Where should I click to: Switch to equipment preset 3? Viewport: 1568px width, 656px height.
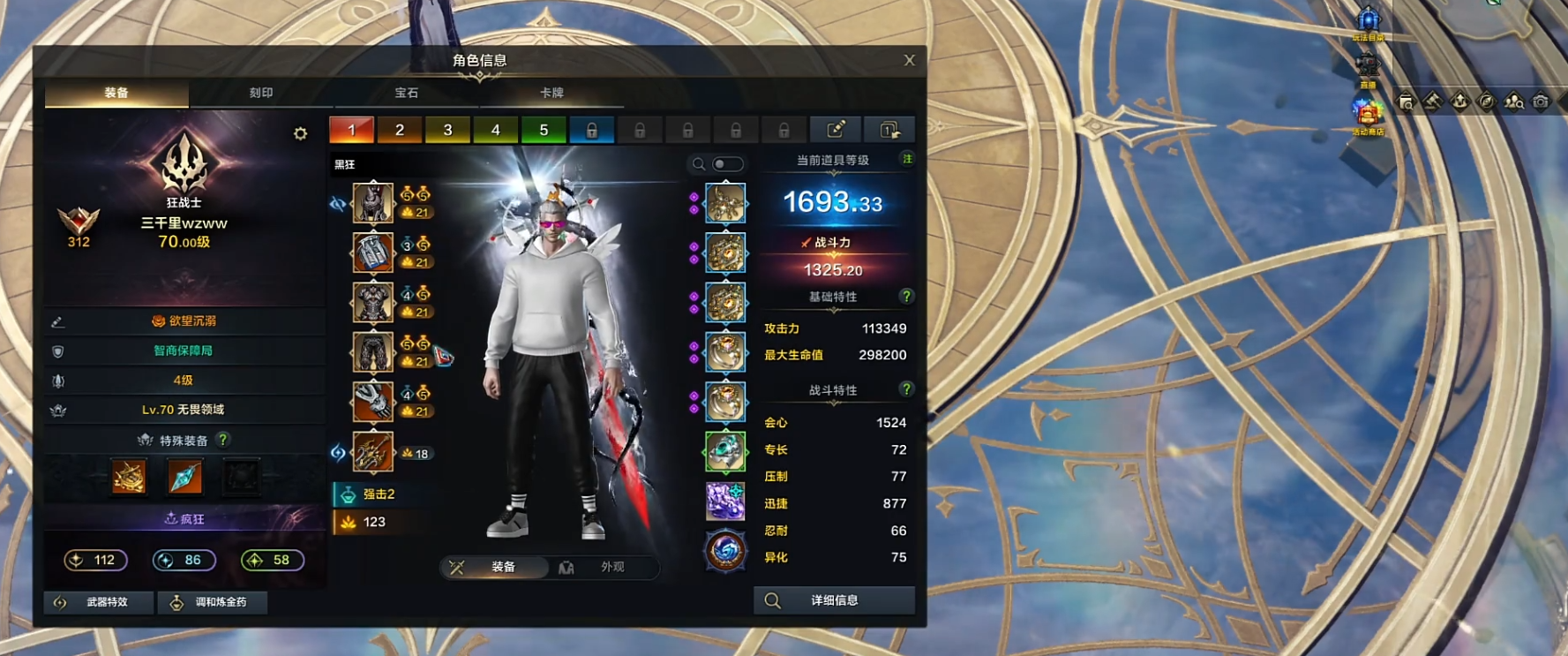coord(447,130)
